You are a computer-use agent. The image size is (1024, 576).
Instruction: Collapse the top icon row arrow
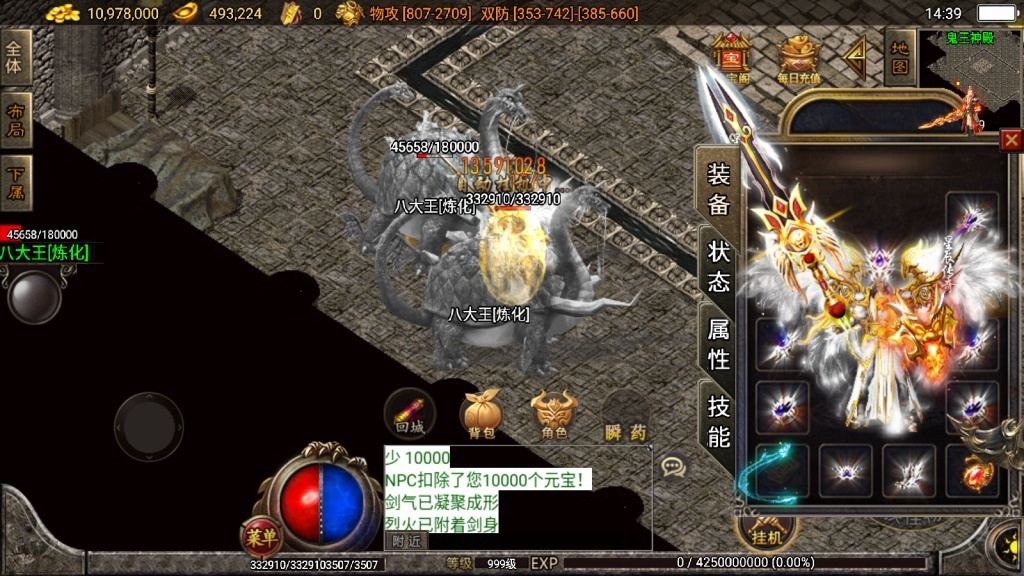coord(854,60)
